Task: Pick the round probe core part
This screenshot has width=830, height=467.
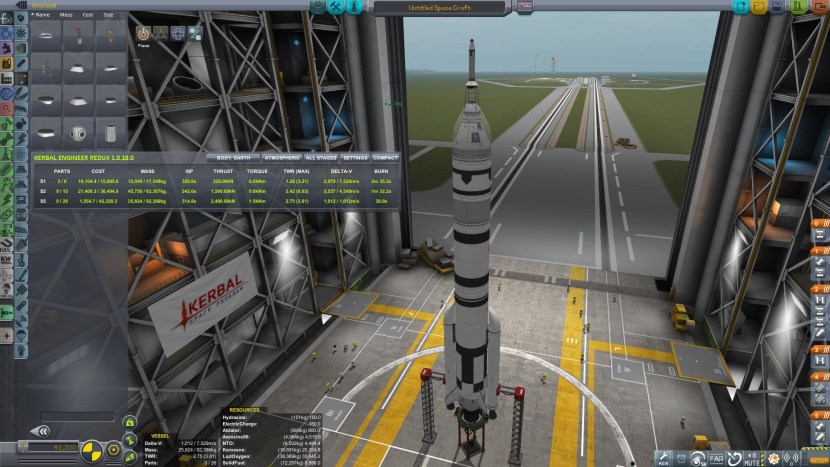Action: (79, 131)
